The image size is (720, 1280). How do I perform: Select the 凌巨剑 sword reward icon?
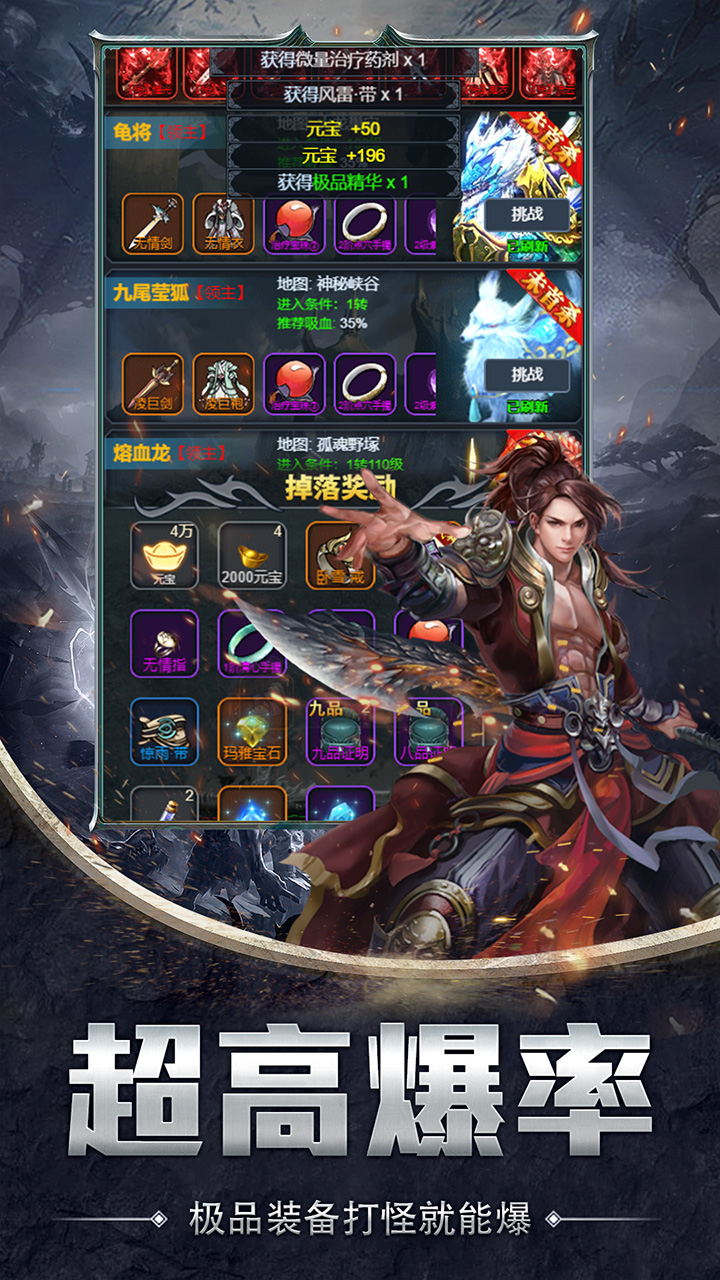click(153, 384)
